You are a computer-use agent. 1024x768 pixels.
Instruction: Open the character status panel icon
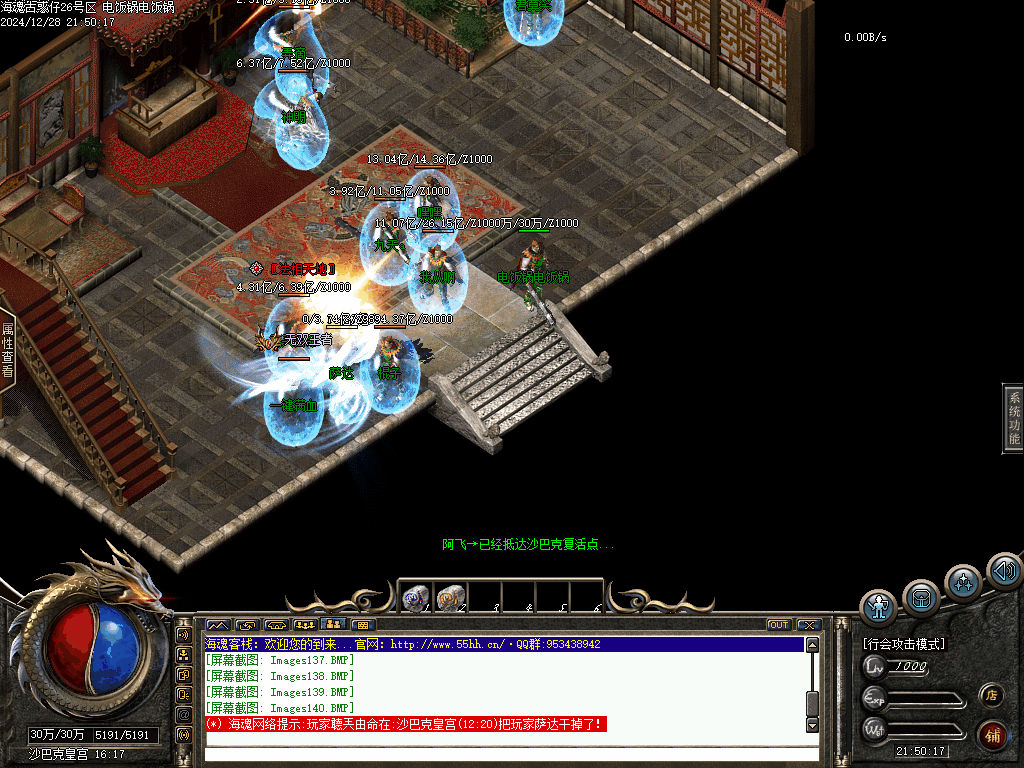click(x=879, y=606)
